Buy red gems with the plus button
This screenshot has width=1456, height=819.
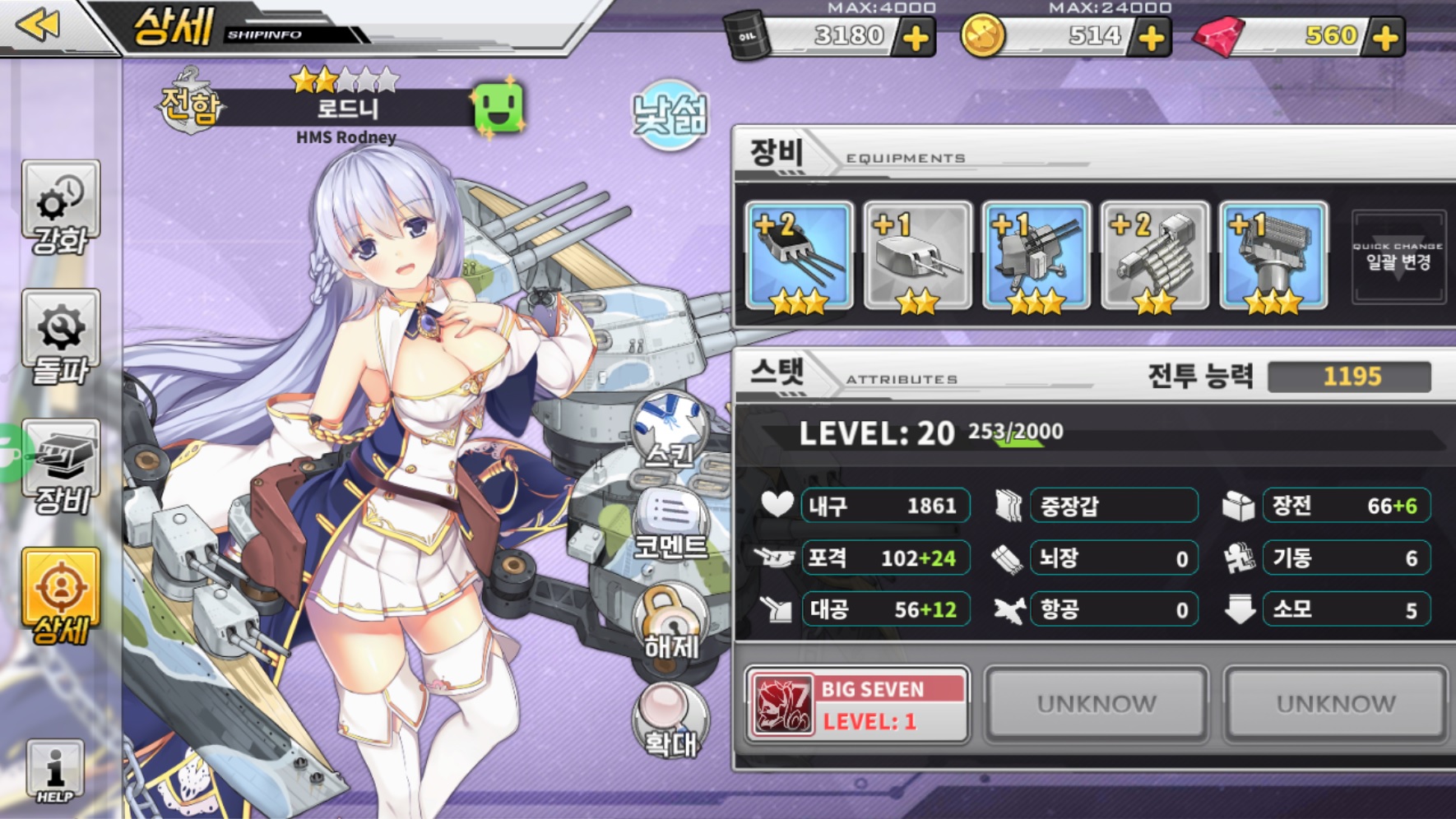click(1385, 38)
